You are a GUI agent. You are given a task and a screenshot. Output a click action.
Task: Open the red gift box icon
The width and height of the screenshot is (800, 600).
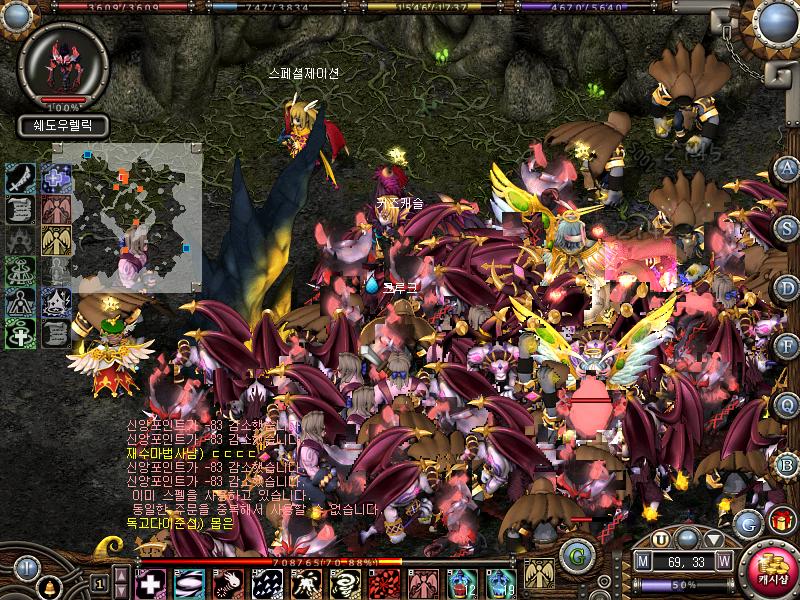coord(779,521)
